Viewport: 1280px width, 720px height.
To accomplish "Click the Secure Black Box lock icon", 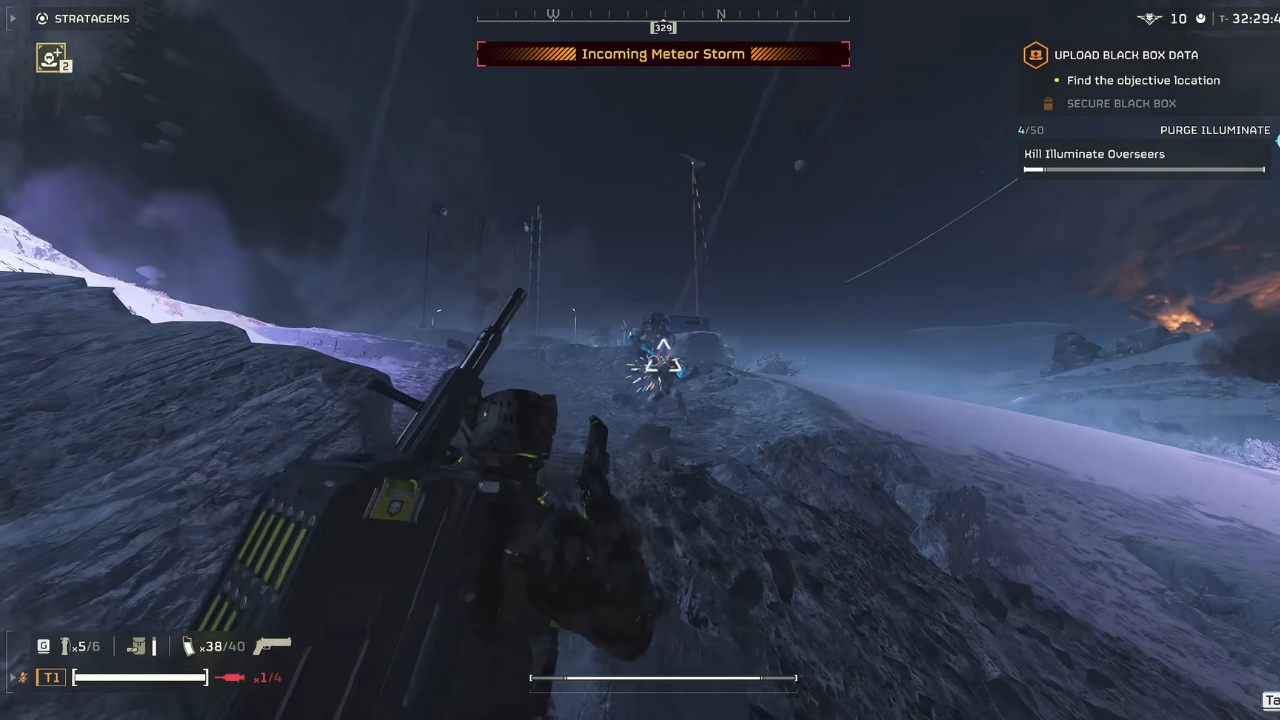I will [x=1047, y=103].
